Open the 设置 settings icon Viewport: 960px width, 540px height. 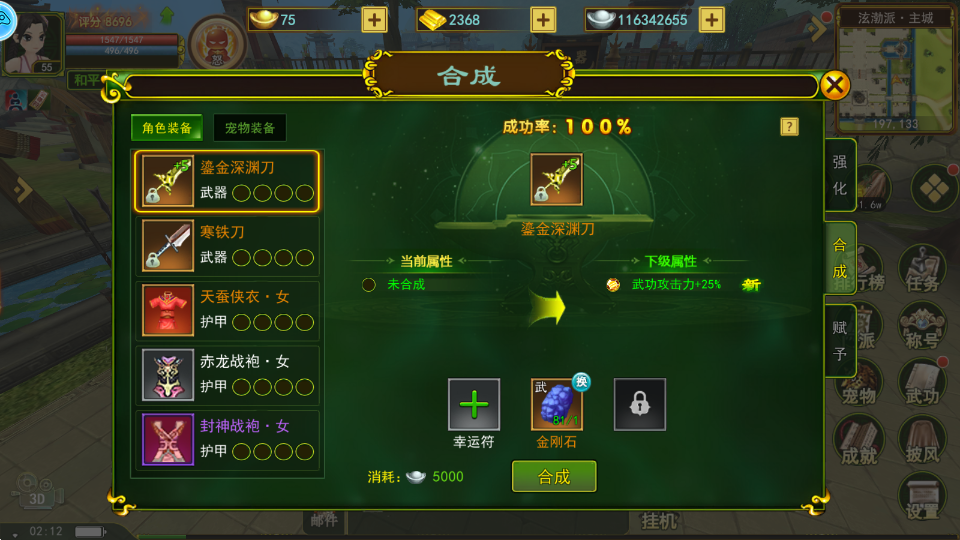click(922, 497)
